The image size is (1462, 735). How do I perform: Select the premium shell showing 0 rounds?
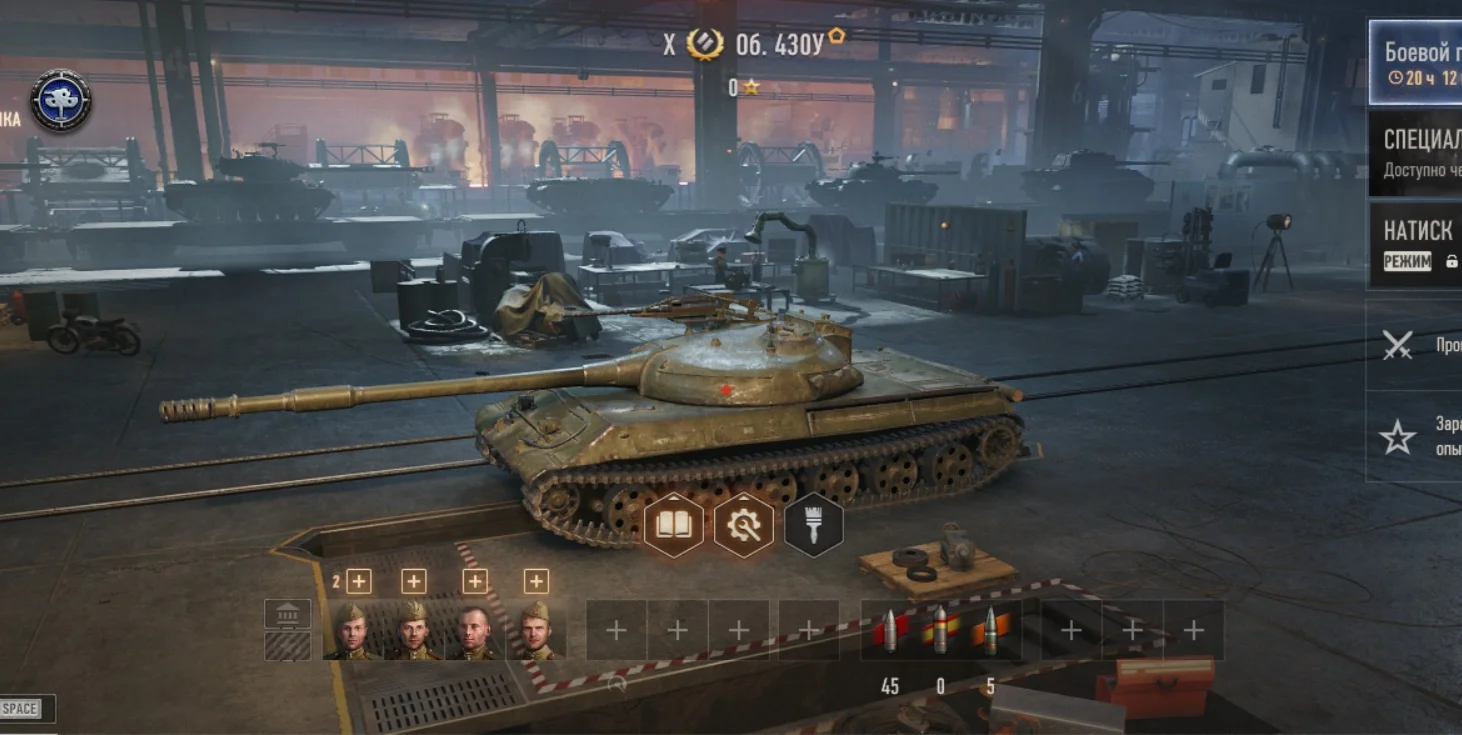[x=941, y=630]
